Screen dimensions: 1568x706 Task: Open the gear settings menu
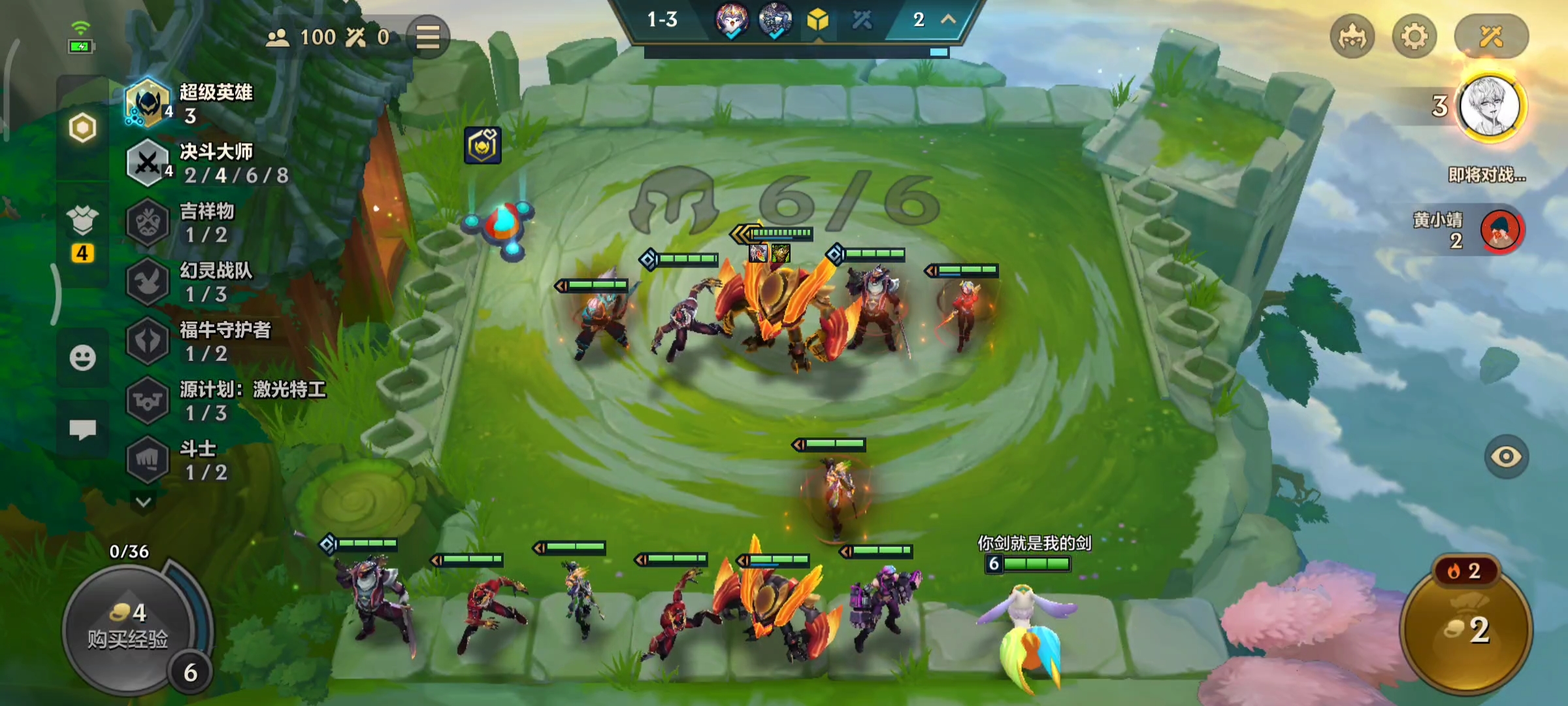click(1414, 37)
